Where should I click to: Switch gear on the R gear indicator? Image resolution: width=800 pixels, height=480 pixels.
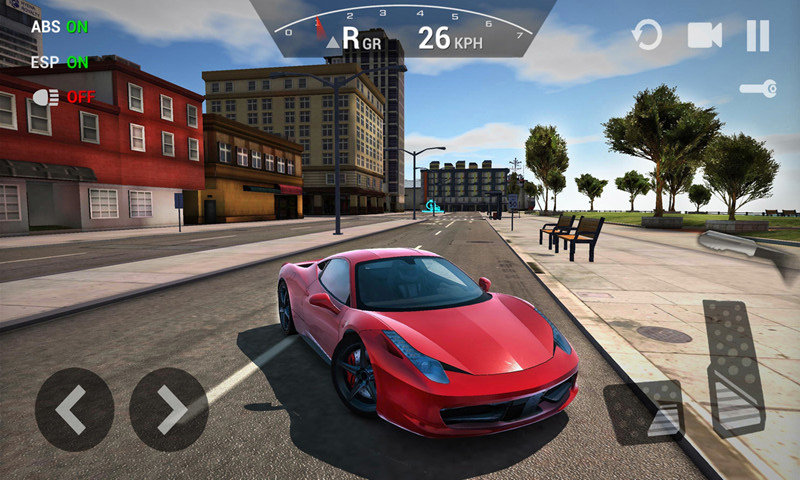[353, 39]
